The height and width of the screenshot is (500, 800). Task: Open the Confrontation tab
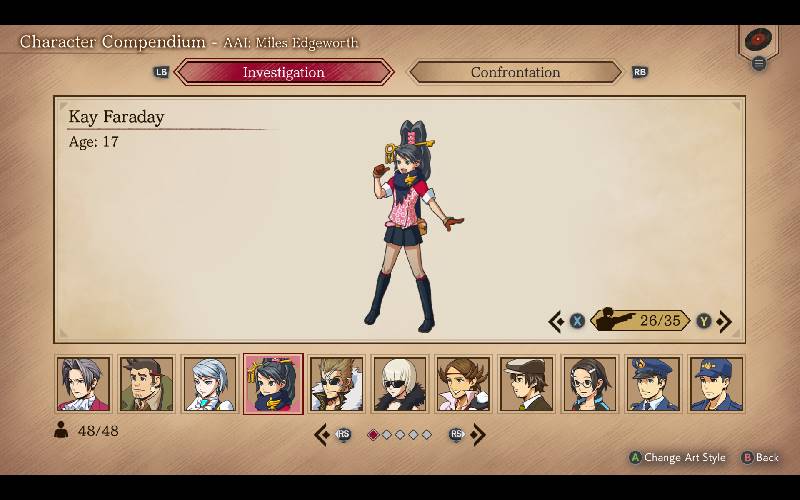tap(515, 72)
